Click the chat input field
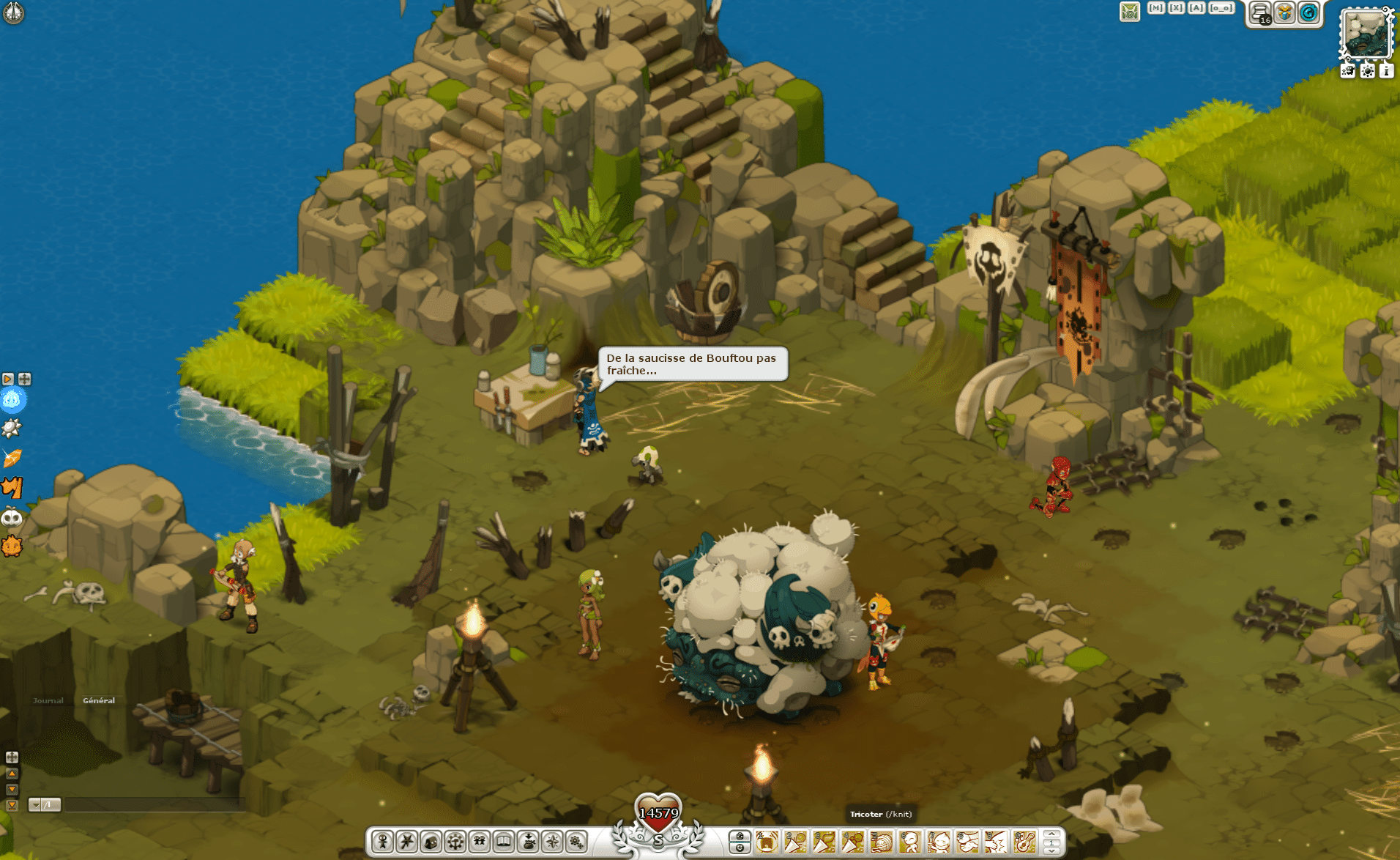Viewport: 1400px width, 860px height. tap(154, 805)
